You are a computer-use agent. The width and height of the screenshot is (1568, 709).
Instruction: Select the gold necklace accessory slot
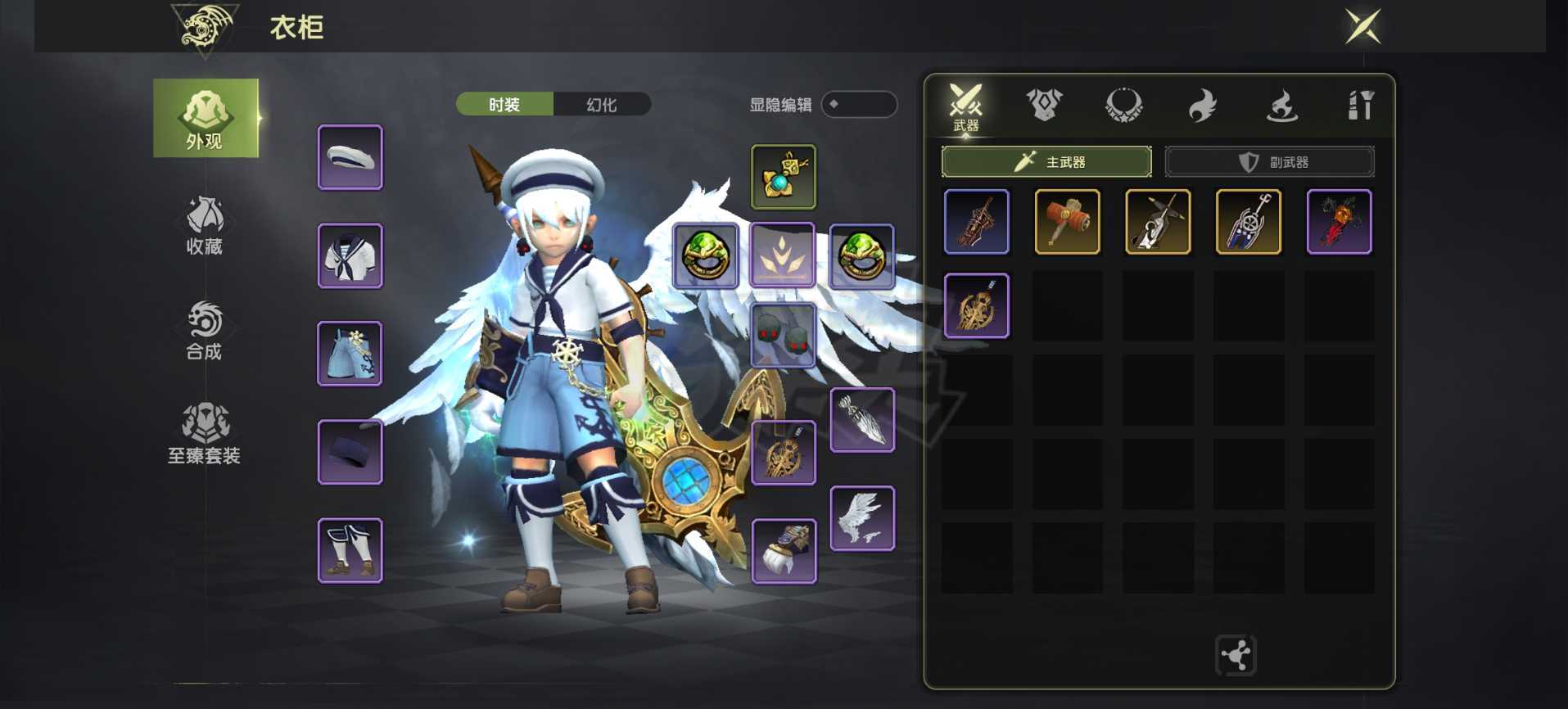784,177
